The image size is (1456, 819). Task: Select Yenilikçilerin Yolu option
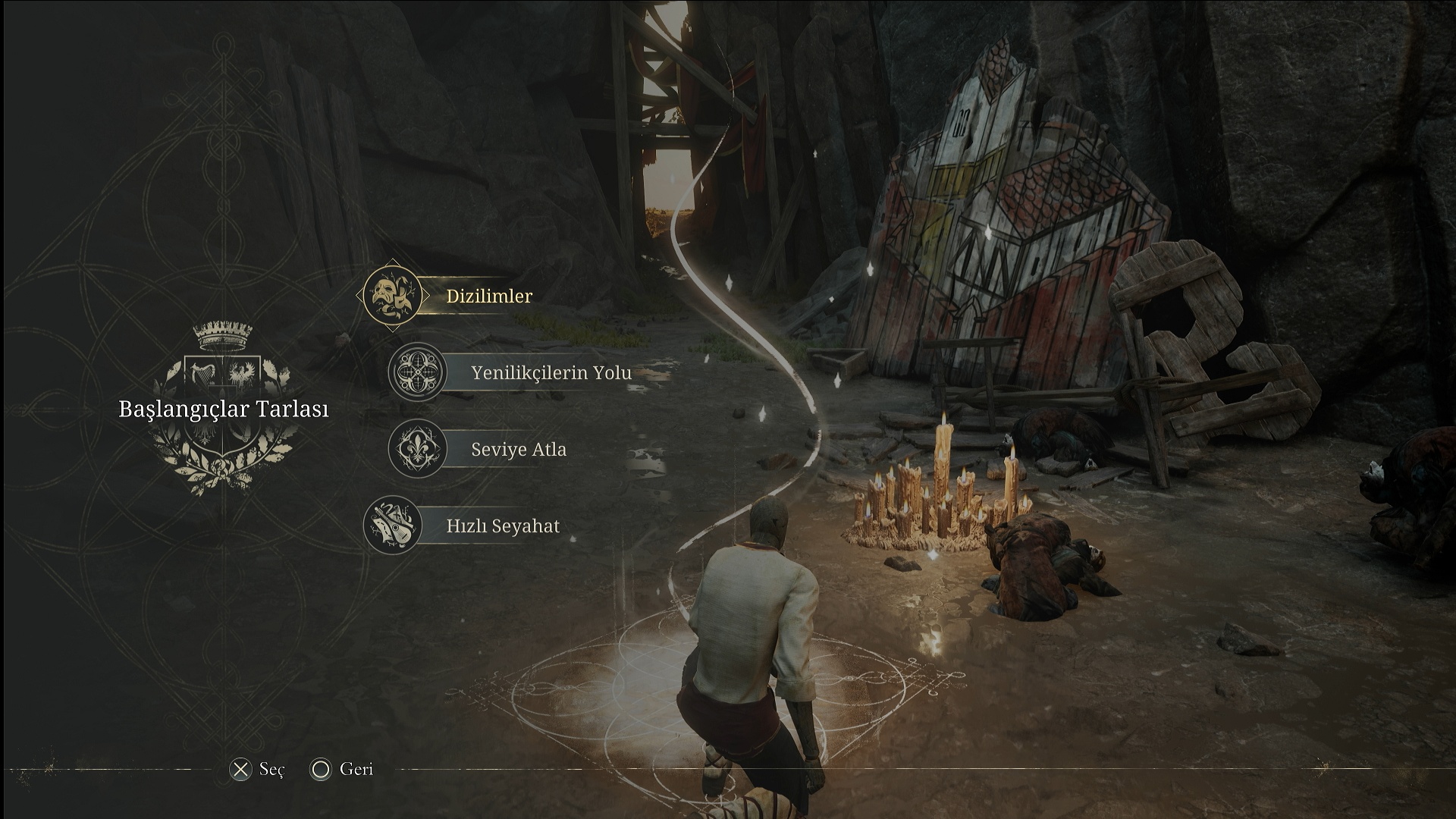[551, 373]
